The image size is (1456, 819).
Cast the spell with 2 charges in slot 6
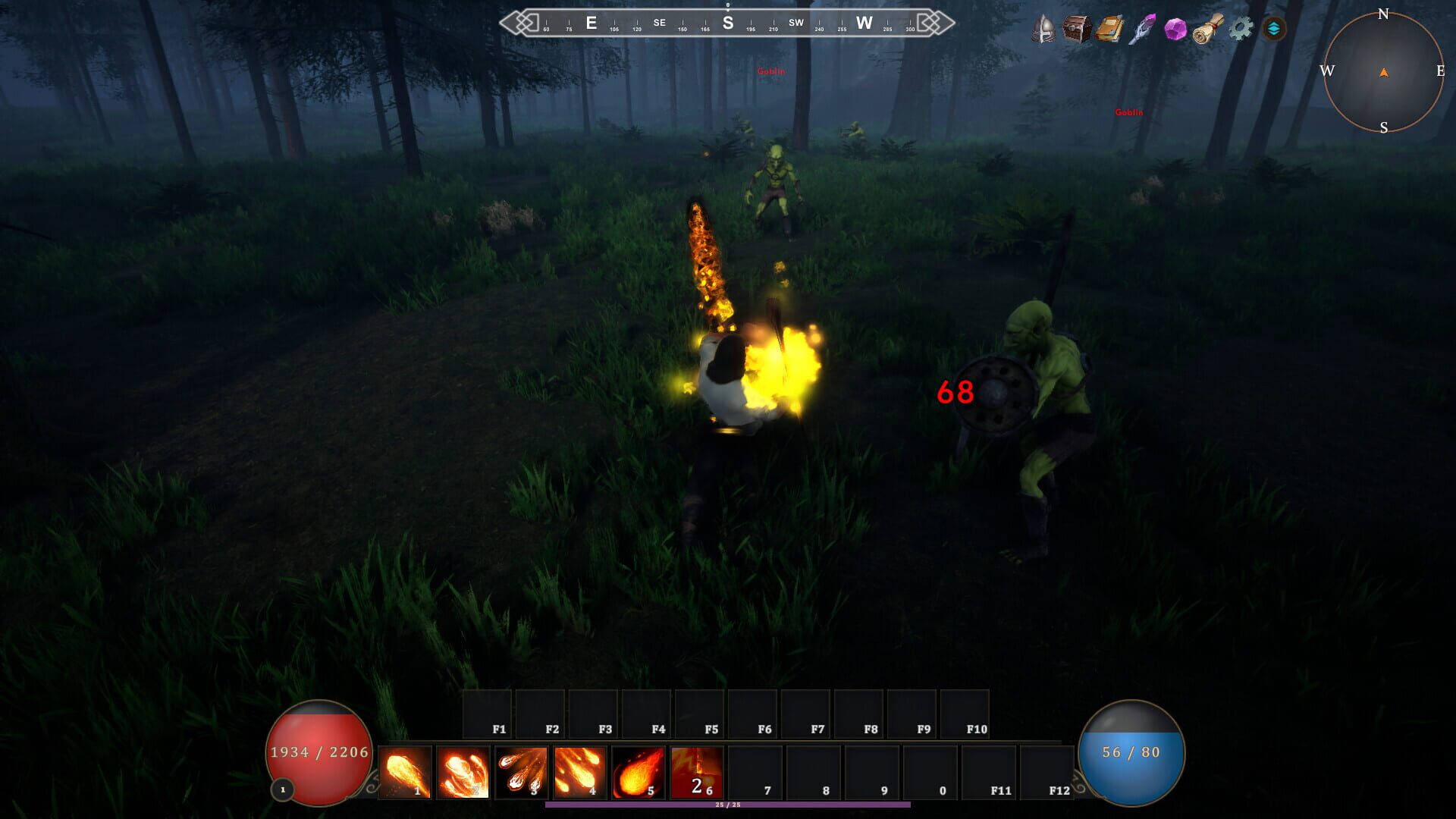(698, 772)
